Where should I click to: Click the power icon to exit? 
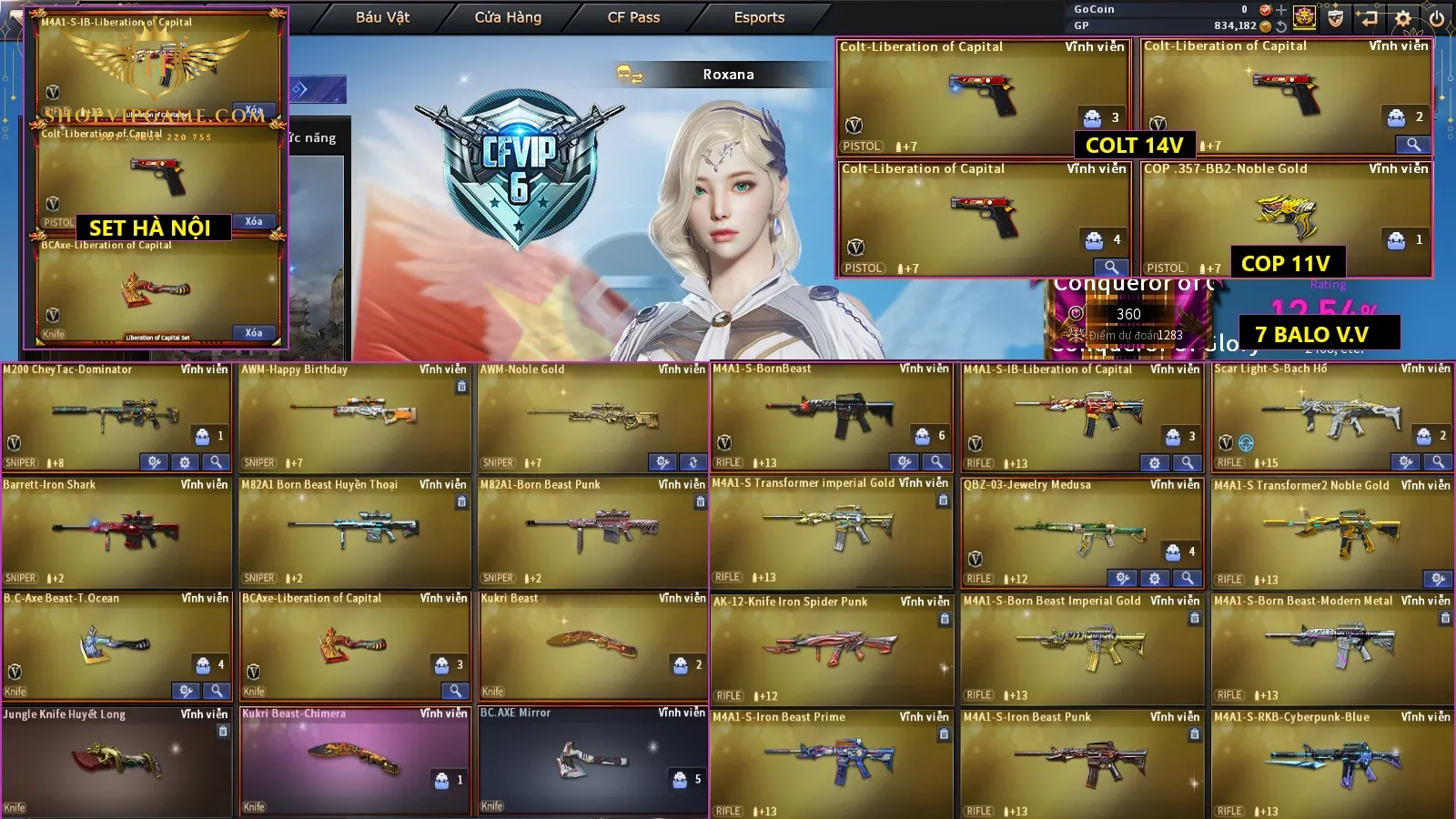[x=1437, y=17]
